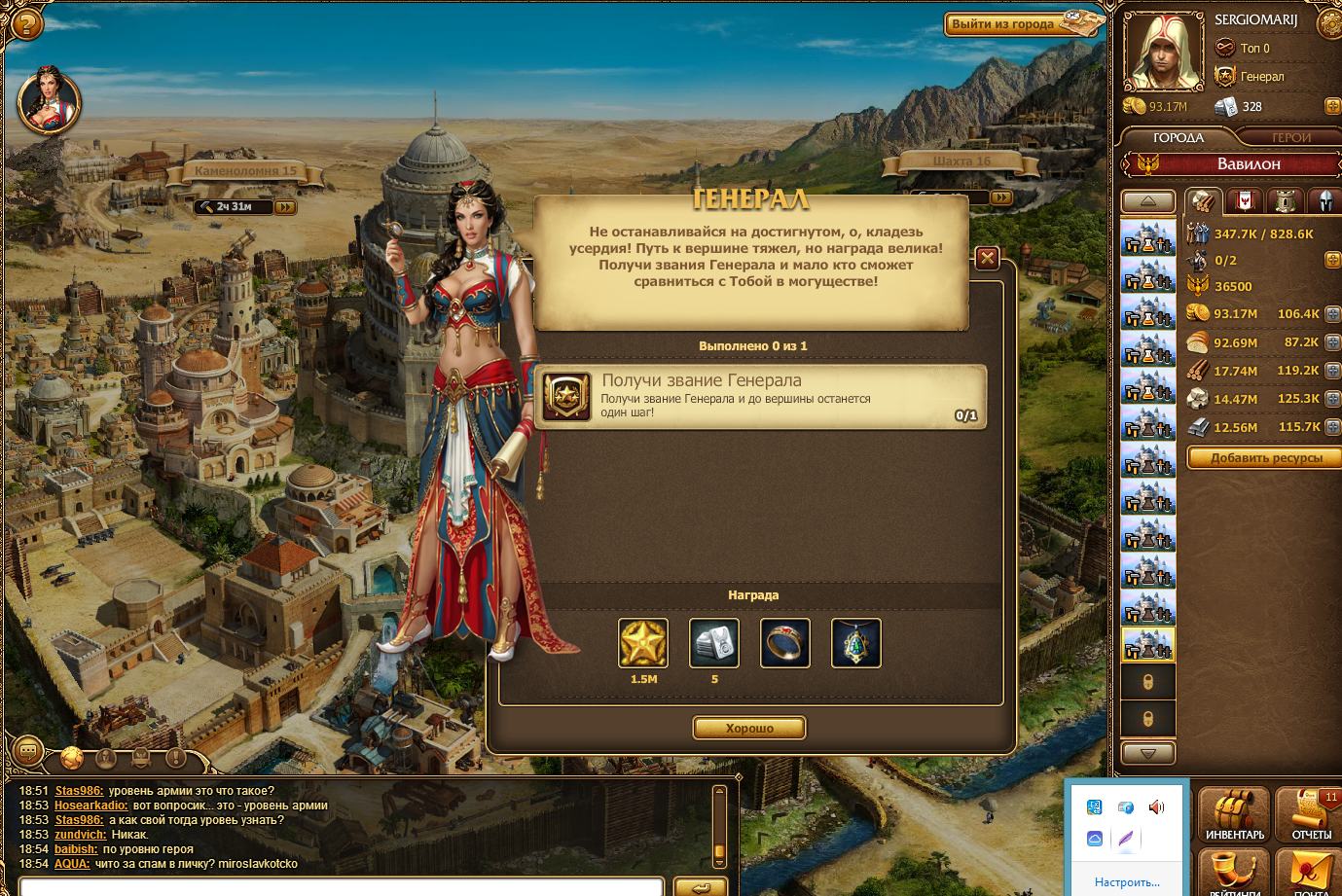The image size is (1342, 896).
Task: Select the Города tab
Action: coord(1179,138)
